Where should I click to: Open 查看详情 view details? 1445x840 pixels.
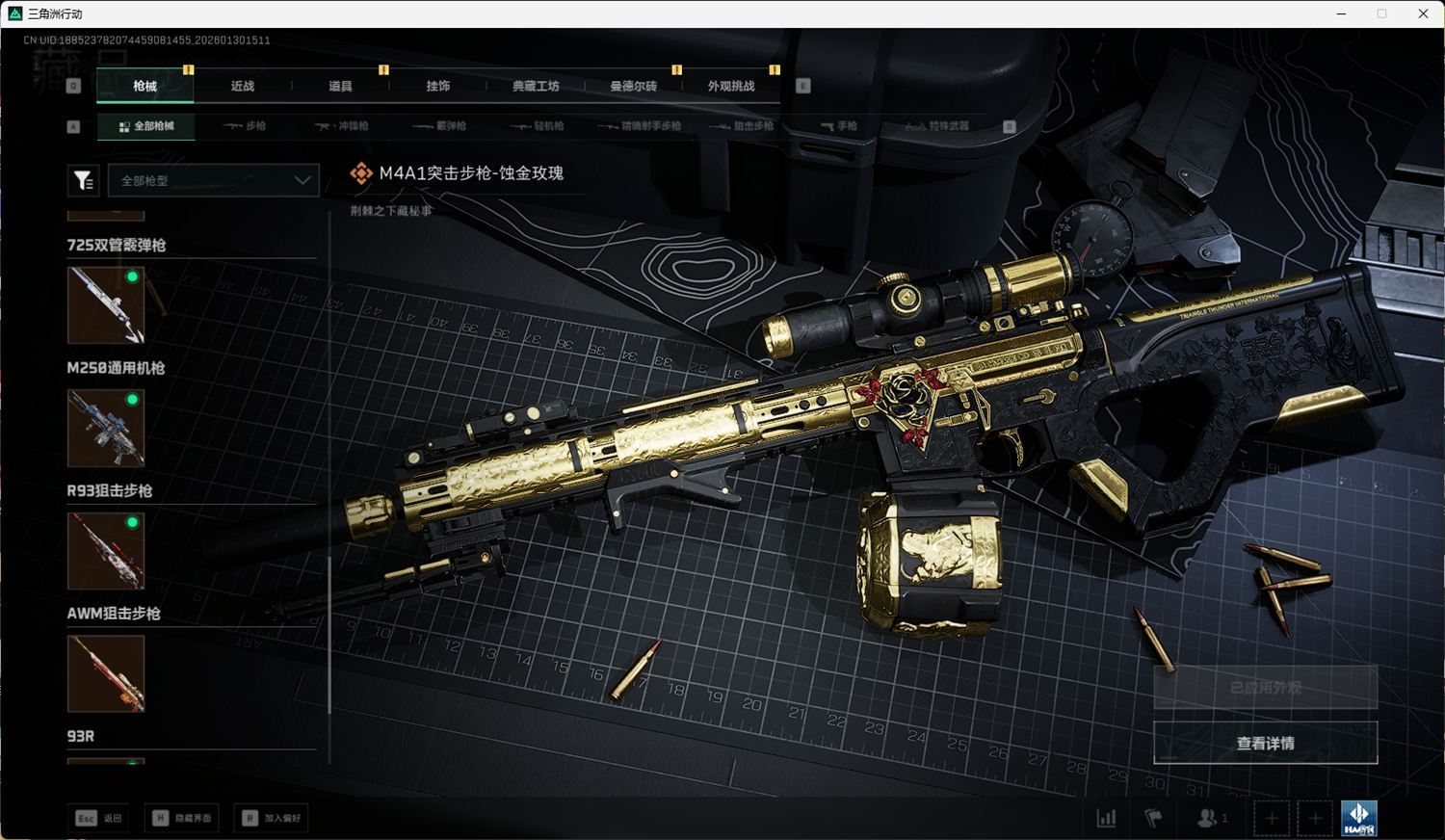click(x=1265, y=743)
